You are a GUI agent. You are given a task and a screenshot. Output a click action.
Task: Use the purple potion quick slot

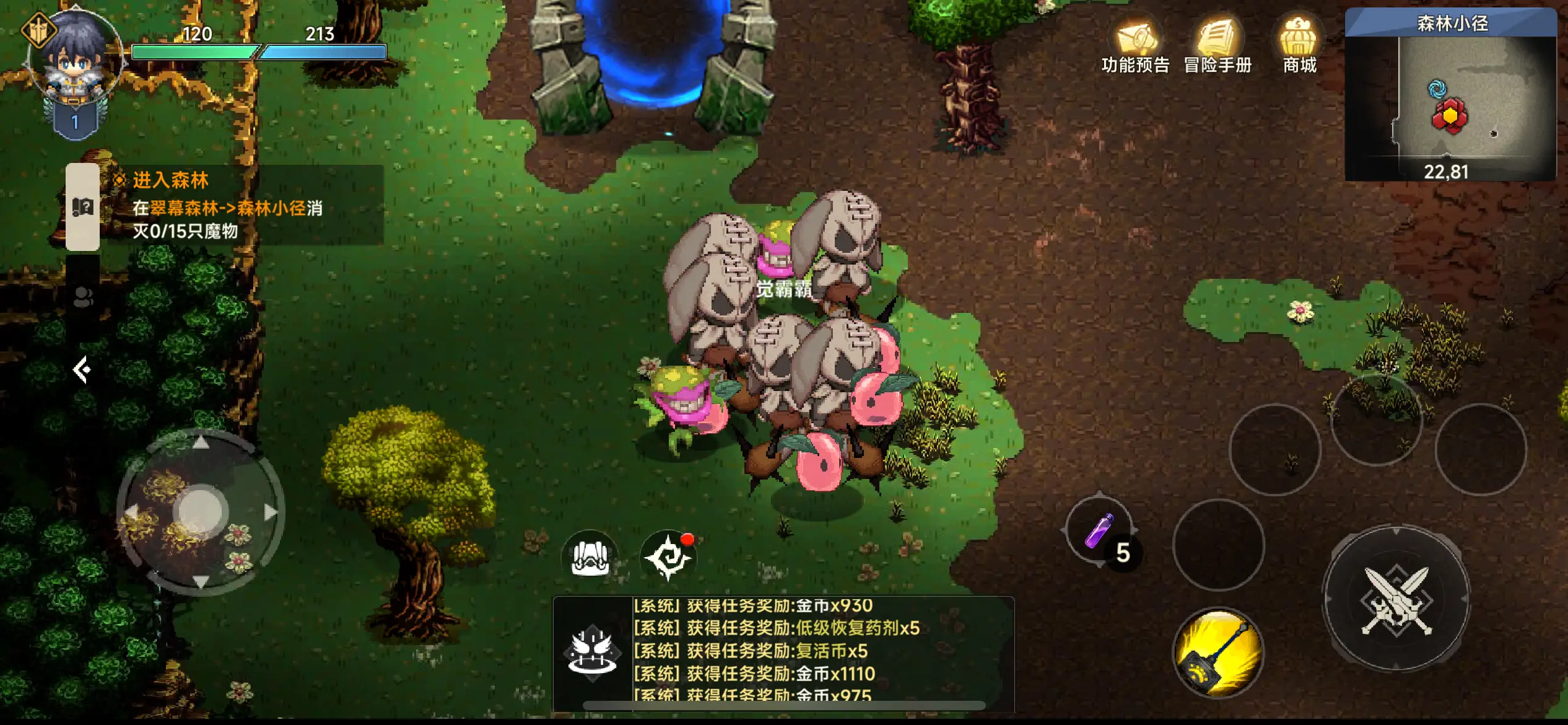[1099, 530]
